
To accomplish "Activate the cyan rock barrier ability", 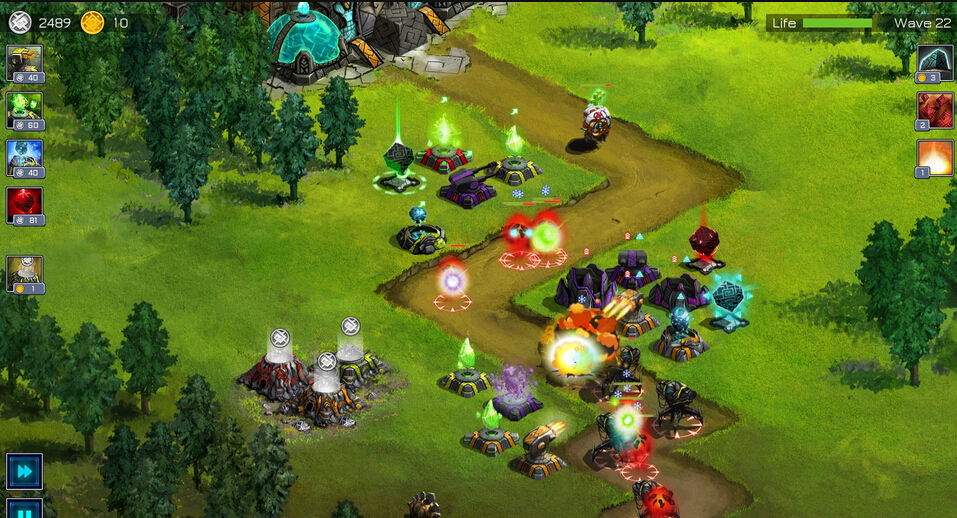I will tap(935, 63).
